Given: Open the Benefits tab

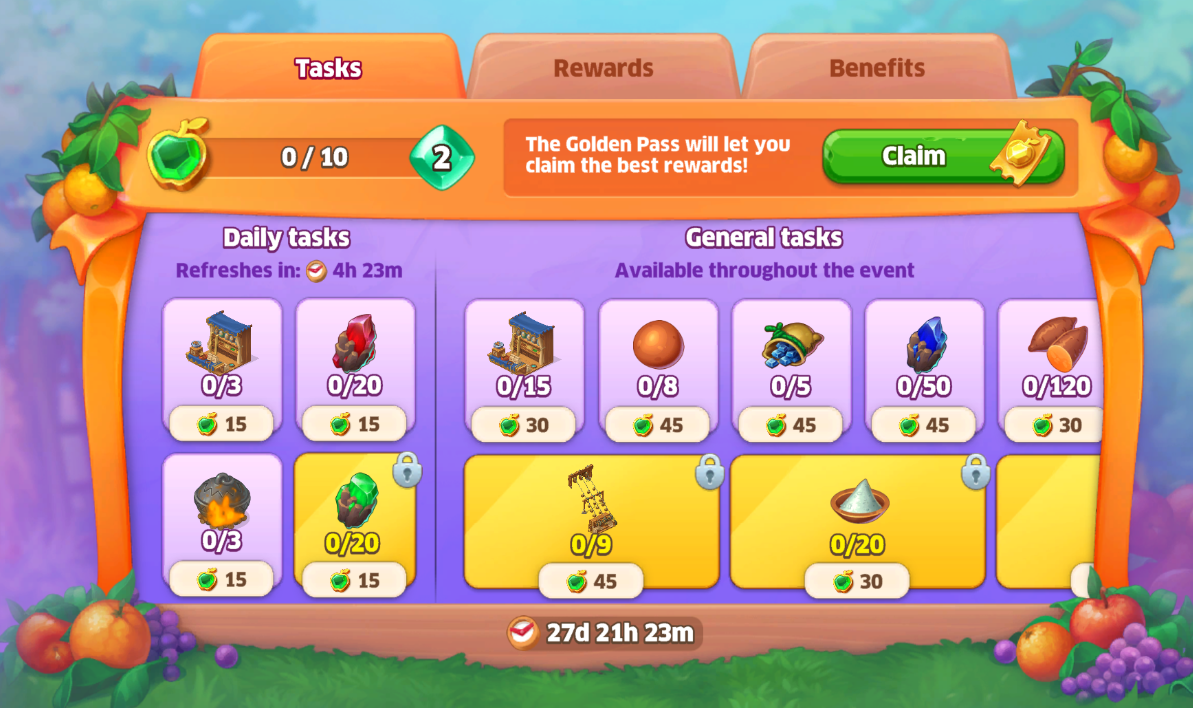Looking at the screenshot, I should [876, 68].
